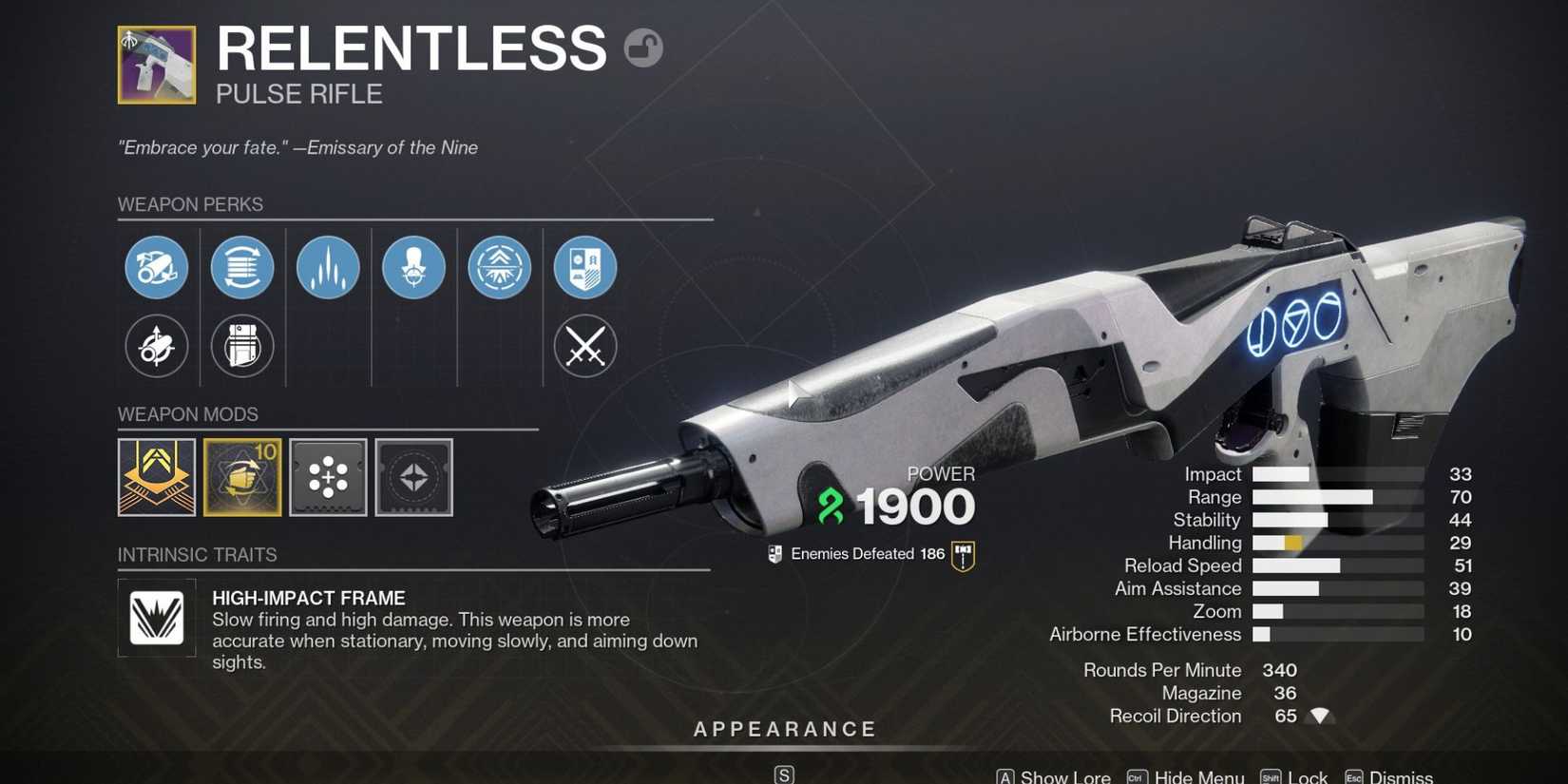Open the empty weapon mod socket

click(x=328, y=477)
